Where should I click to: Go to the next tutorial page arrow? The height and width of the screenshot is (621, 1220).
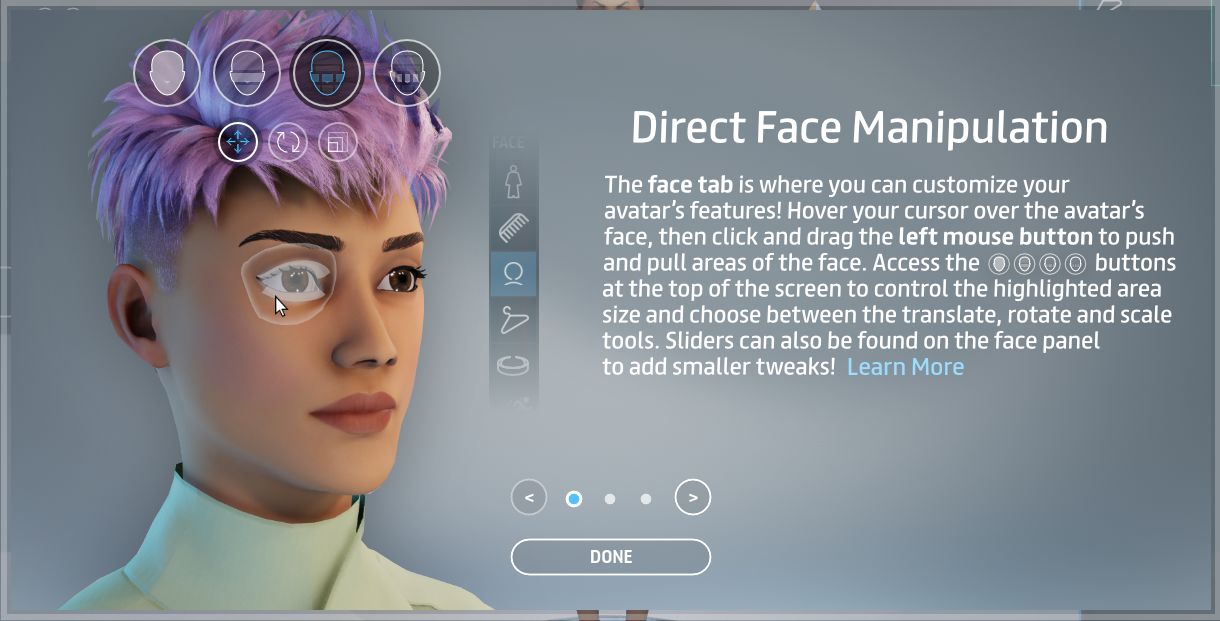(693, 497)
